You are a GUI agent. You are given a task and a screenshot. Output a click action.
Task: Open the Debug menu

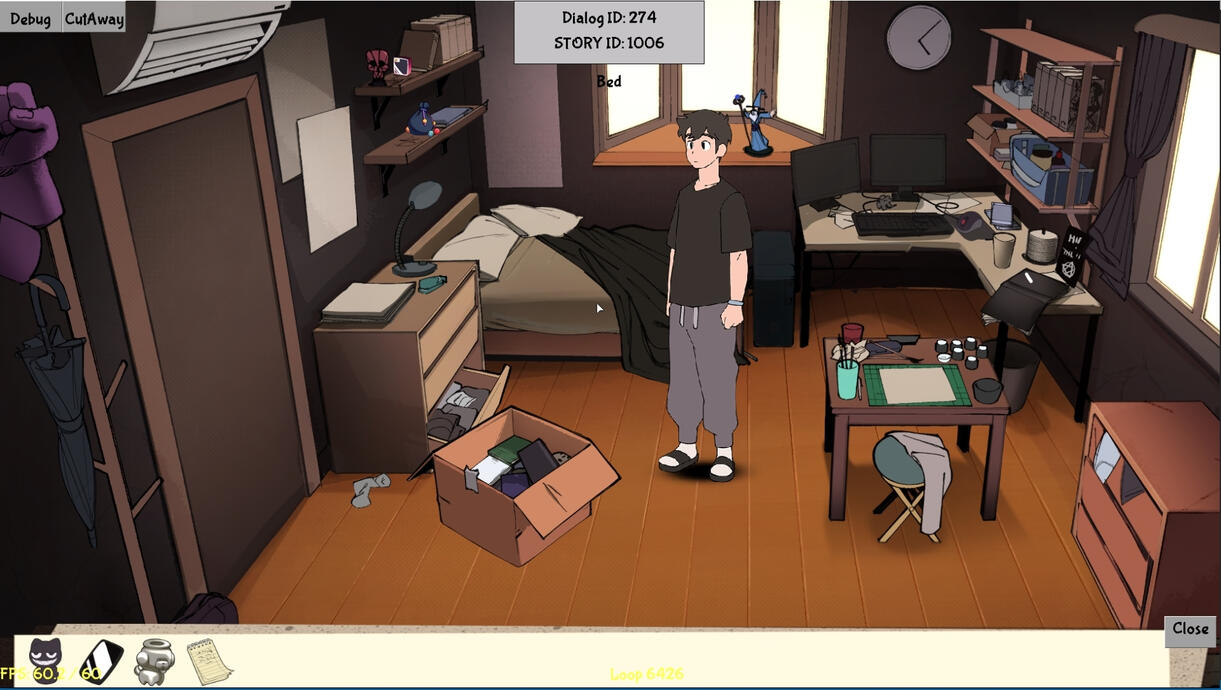(x=30, y=18)
